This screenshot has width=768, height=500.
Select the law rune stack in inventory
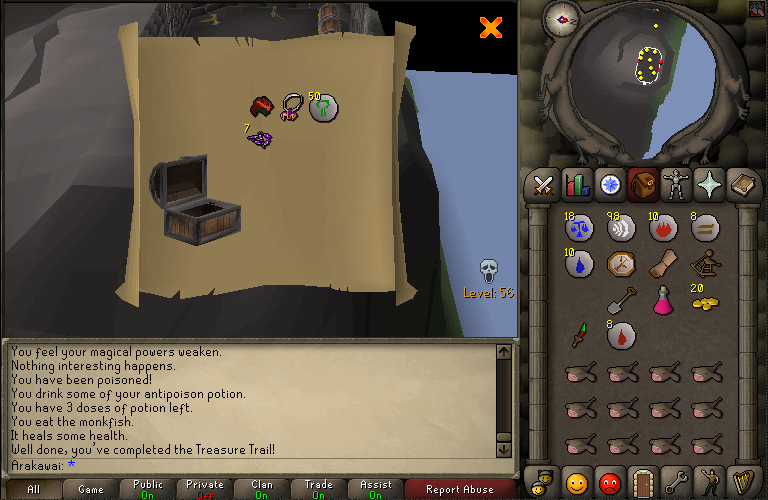[x=577, y=229]
